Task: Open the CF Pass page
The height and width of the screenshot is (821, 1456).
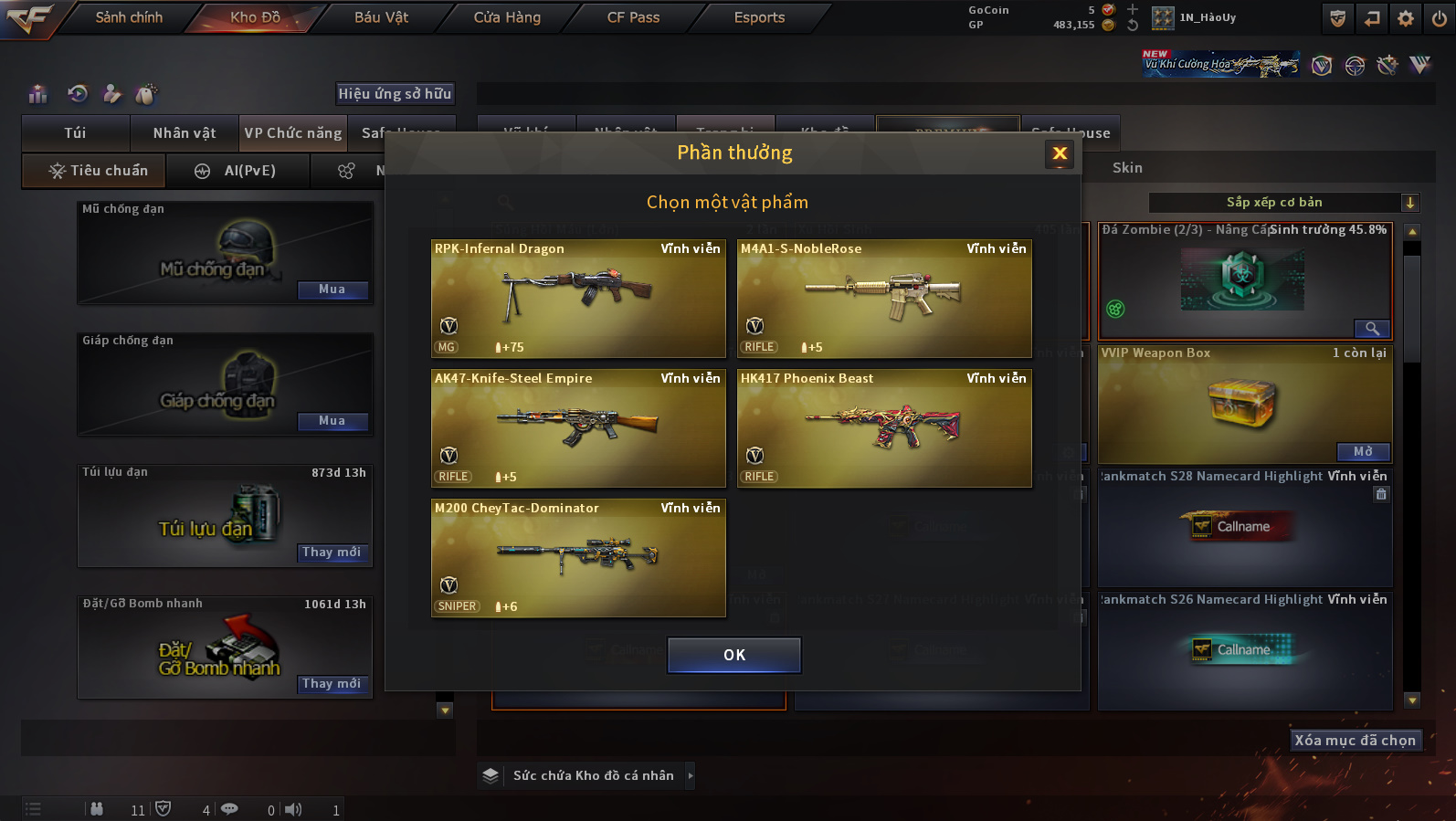Action: point(633,17)
